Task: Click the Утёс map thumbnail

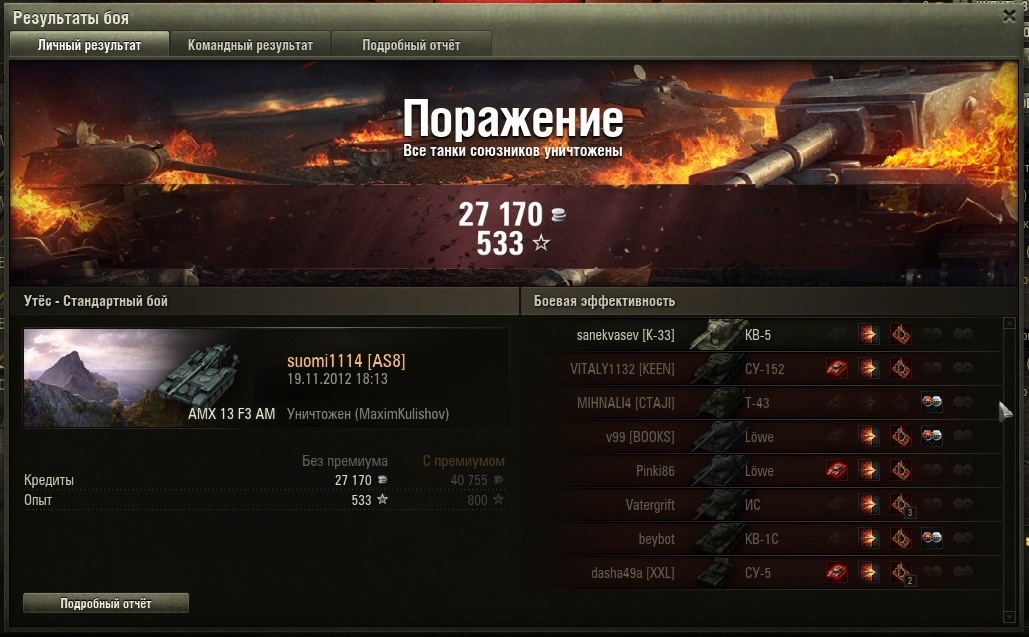Action: pyautogui.click(x=90, y=377)
